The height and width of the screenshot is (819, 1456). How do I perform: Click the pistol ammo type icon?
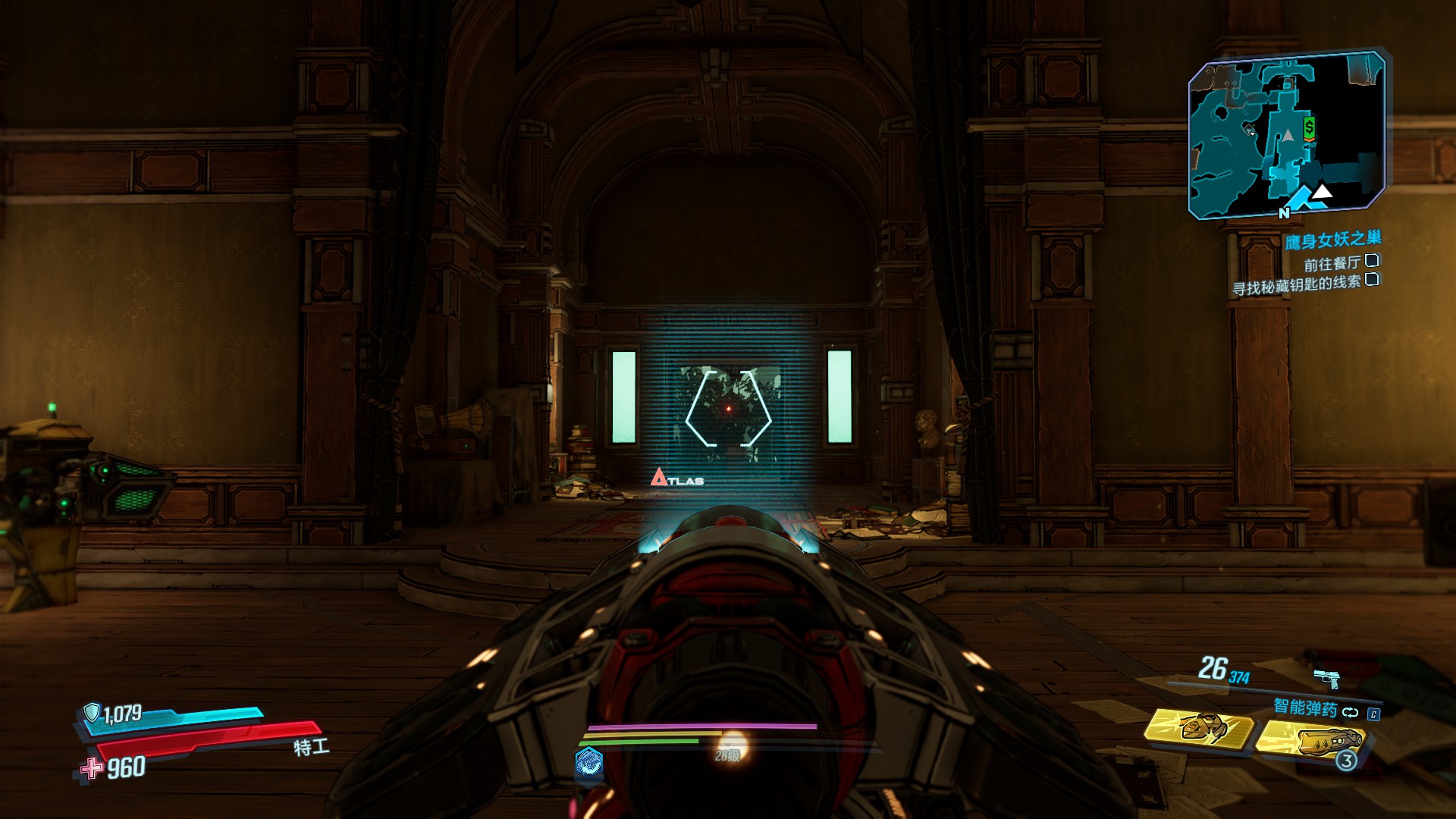click(1326, 676)
